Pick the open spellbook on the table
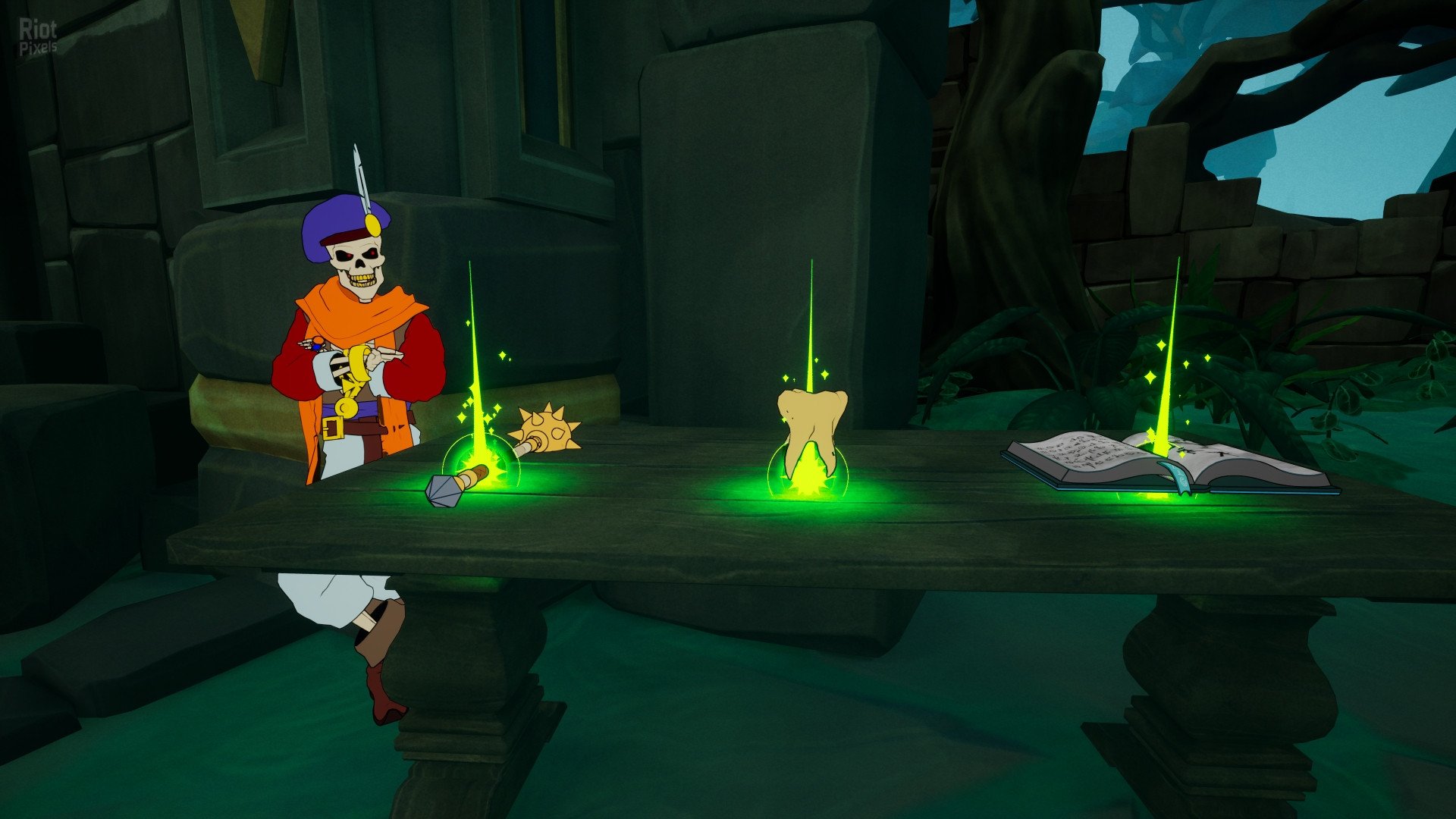Viewport: 1456px width, 819px height. (x=1166, y=461)
